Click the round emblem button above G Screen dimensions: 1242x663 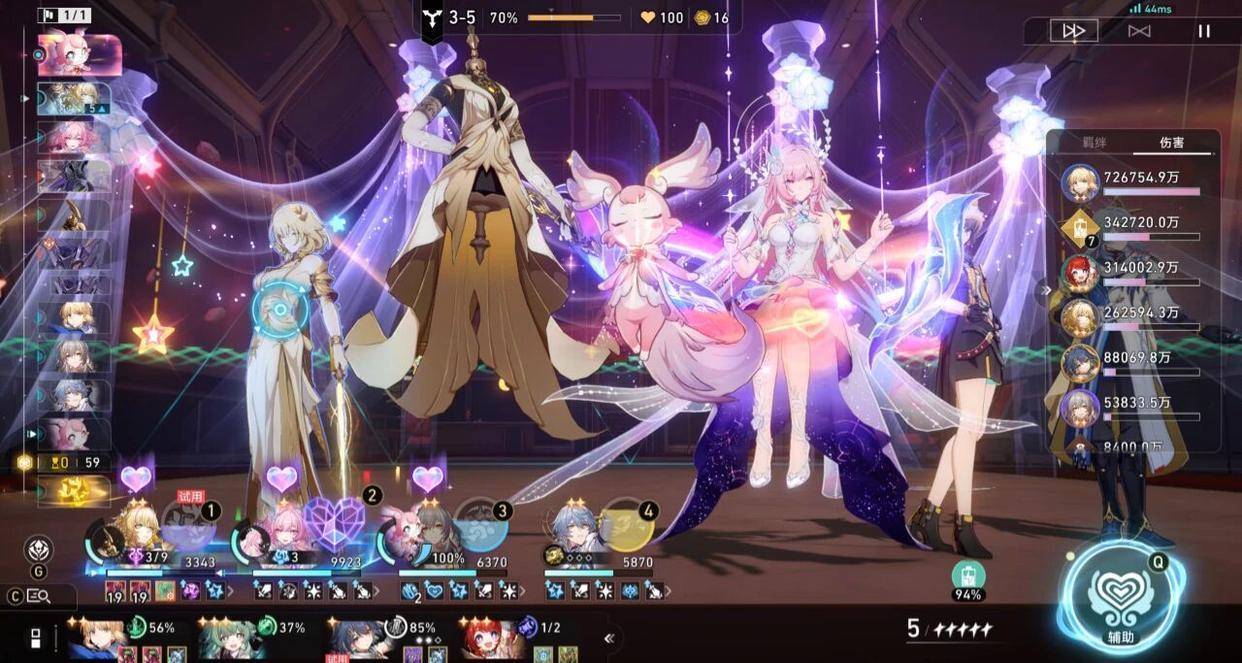tap(39, 549)
